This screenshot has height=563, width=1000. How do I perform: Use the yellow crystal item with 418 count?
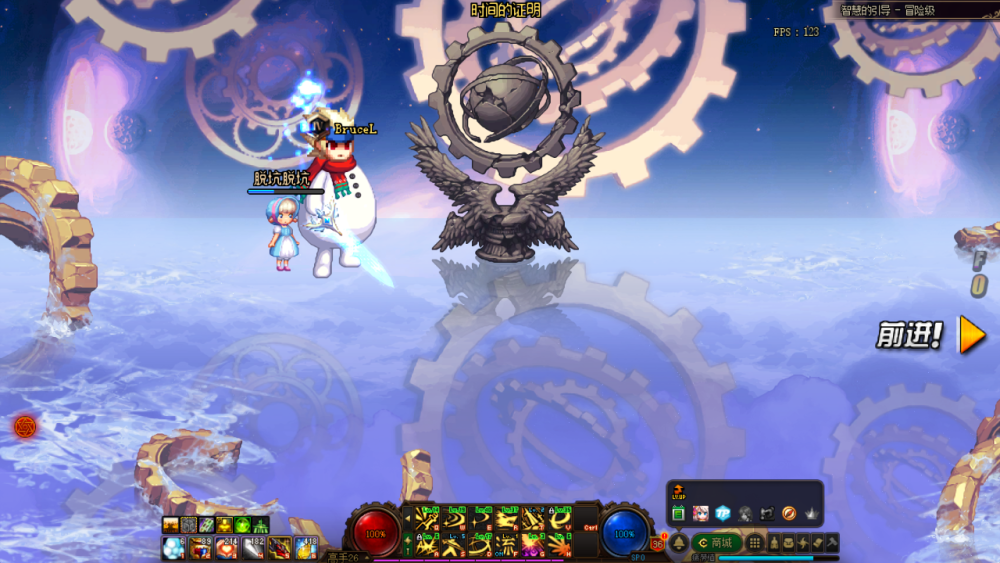pyautogui.click(x=305, y=548)
